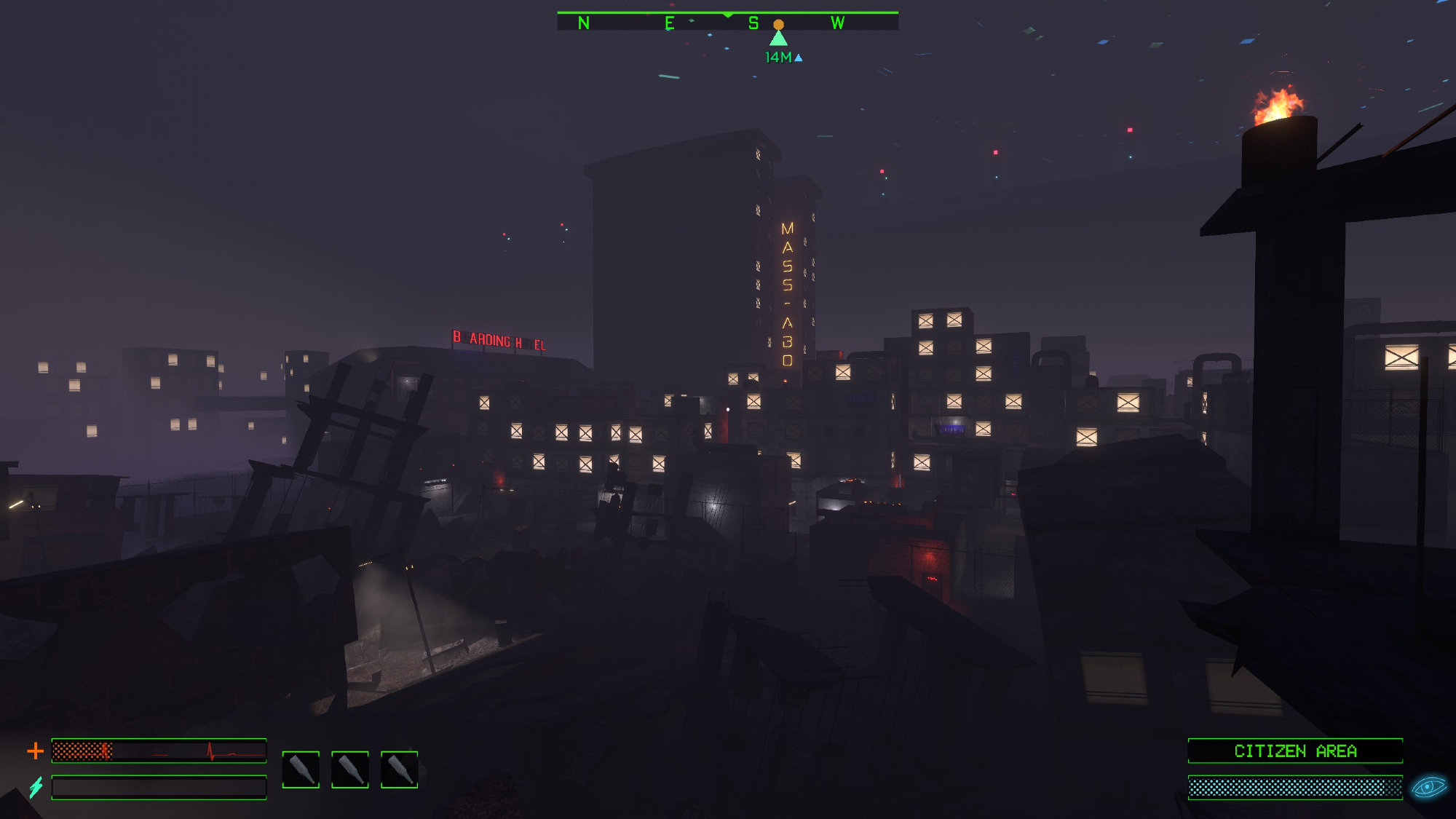Click the orange health cross icon
The image size is (1456, 819).
(x=35, y=751)
